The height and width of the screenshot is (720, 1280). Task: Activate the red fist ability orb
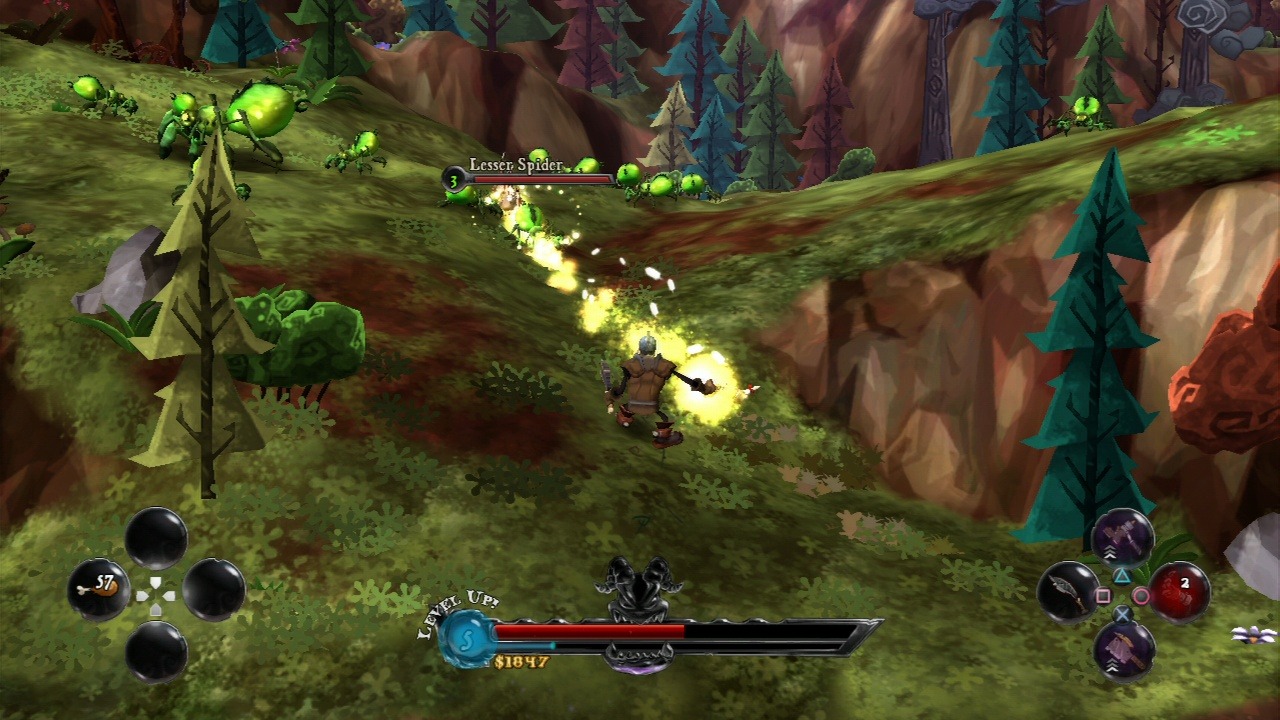click(x=1179, y=590)
